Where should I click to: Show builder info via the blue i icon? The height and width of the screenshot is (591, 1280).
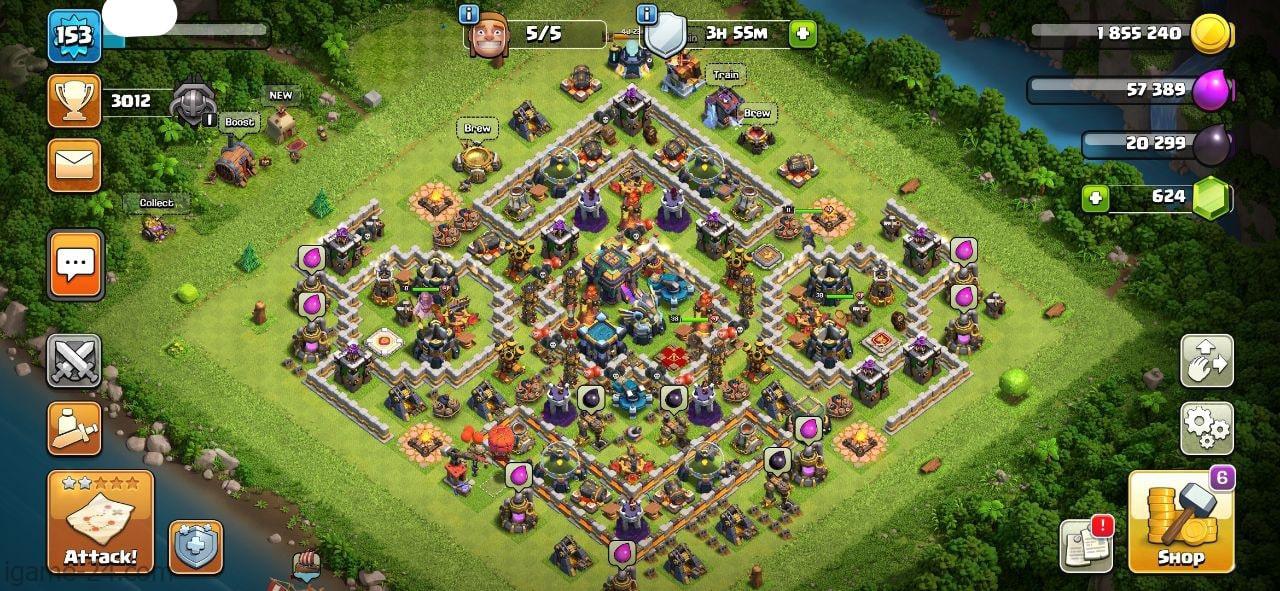[x=468, y=14]
